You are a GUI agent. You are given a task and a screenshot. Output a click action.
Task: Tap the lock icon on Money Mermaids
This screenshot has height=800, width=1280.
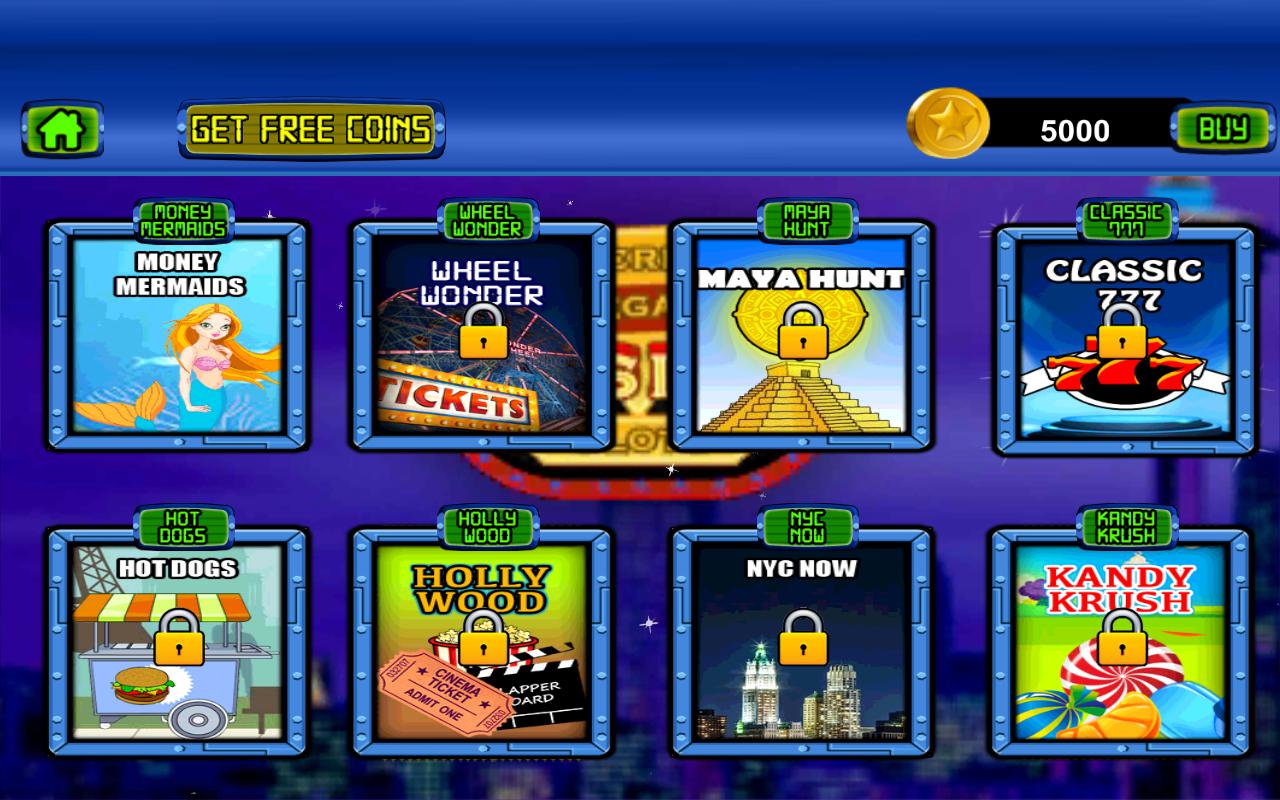180,335
